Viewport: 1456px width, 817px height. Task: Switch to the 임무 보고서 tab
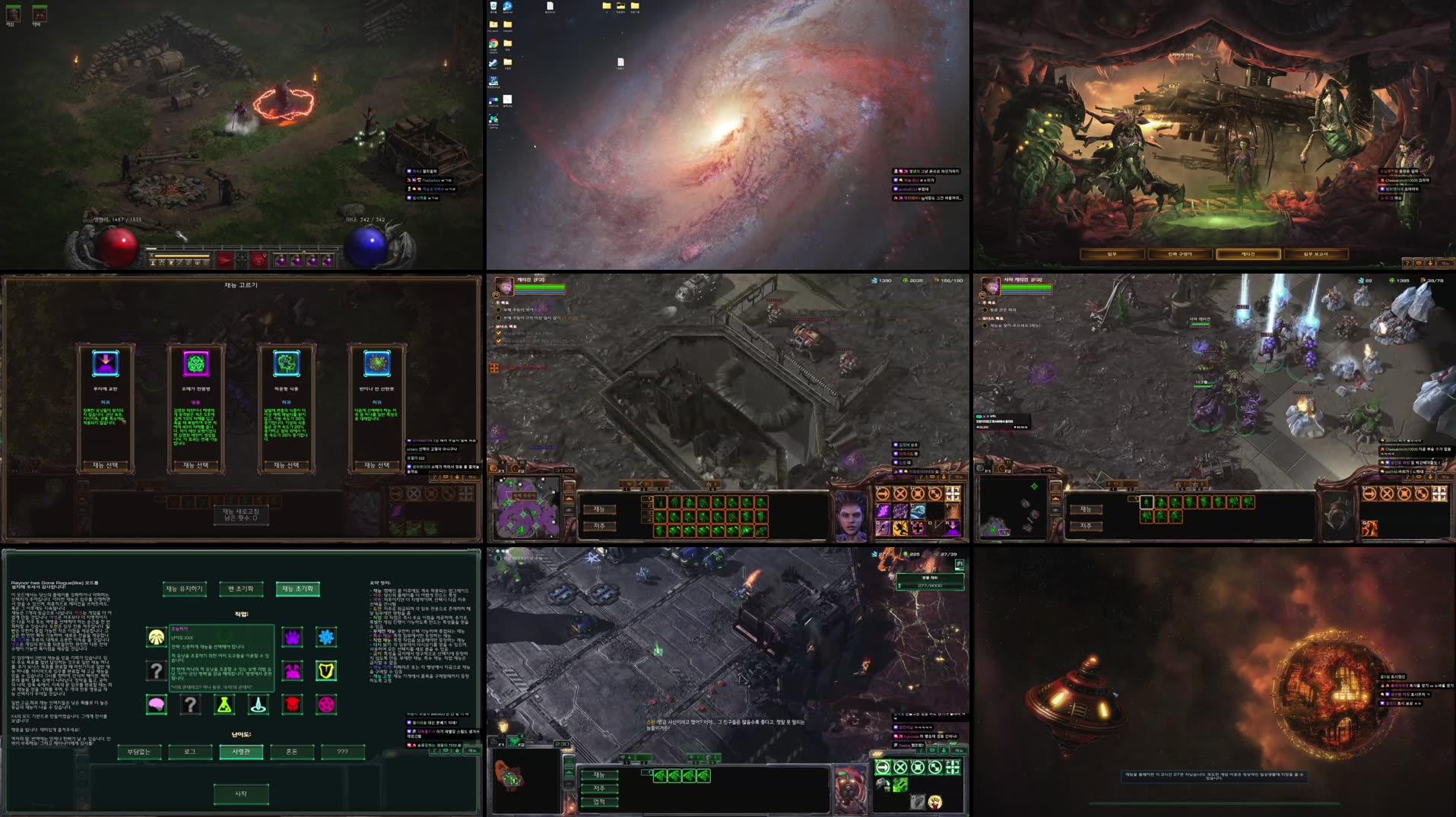[1316, 254]
